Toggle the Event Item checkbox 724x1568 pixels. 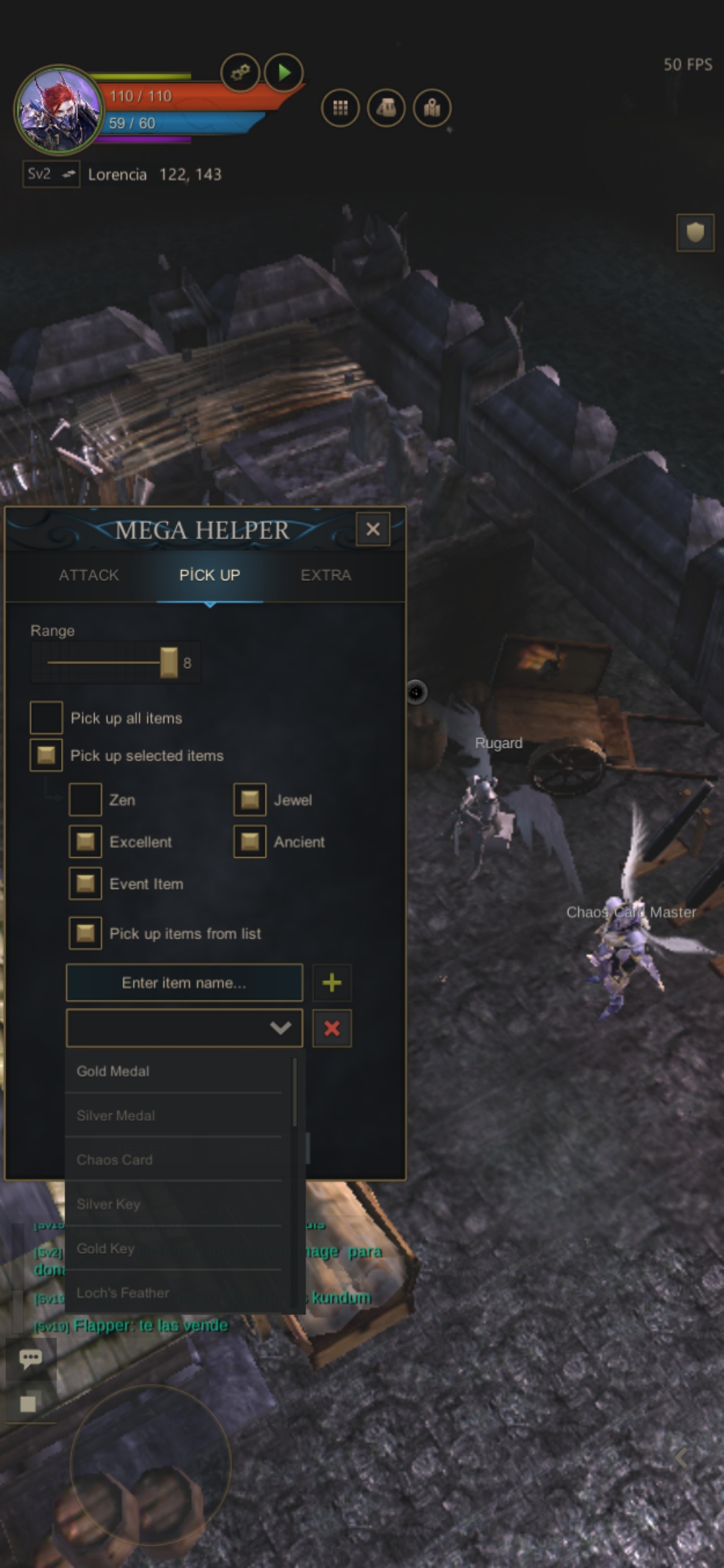(x=85, y=884)
